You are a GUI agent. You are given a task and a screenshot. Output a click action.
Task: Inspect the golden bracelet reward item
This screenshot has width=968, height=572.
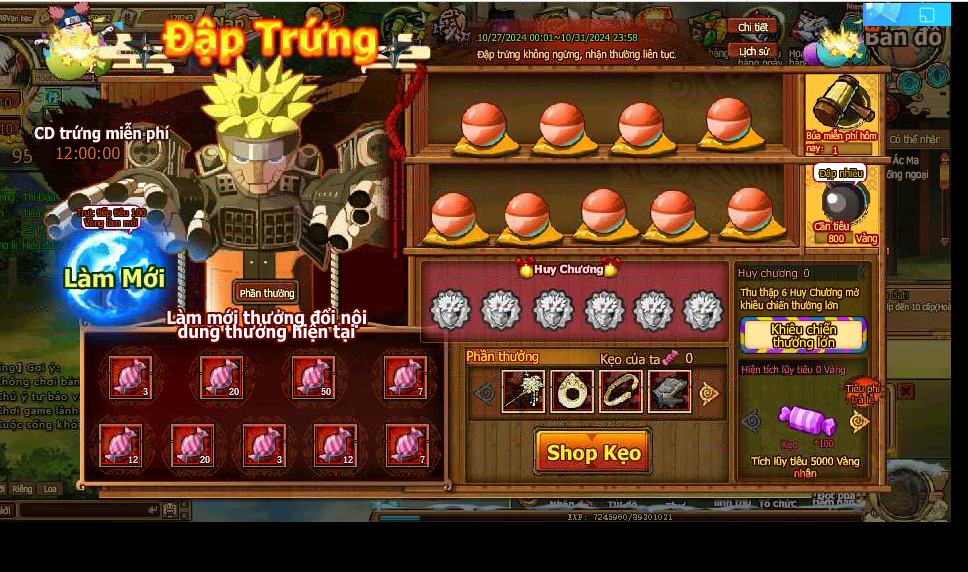pyautogui.click(x=621, y=392)
